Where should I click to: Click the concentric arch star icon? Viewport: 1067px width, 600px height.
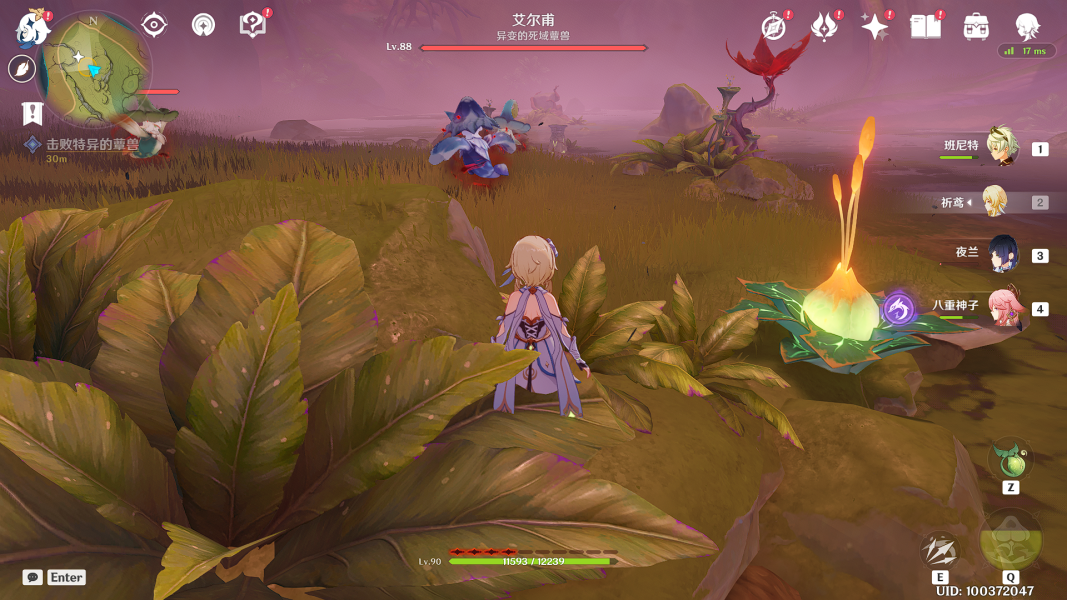click(x=203, y=25)
